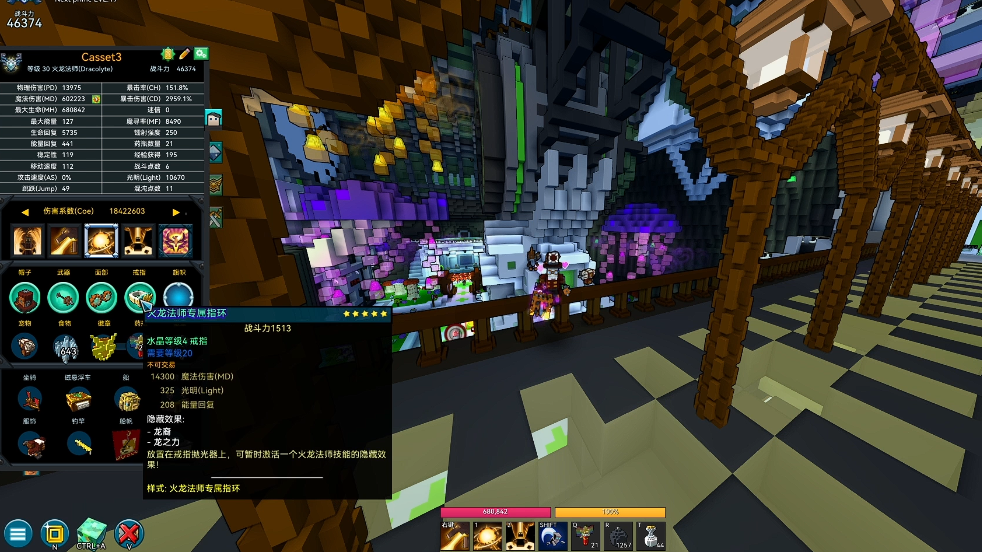This screenshot has height=552, width=982.
Task: Click the pencil edit icon beside name
Action: pos(184,54)
